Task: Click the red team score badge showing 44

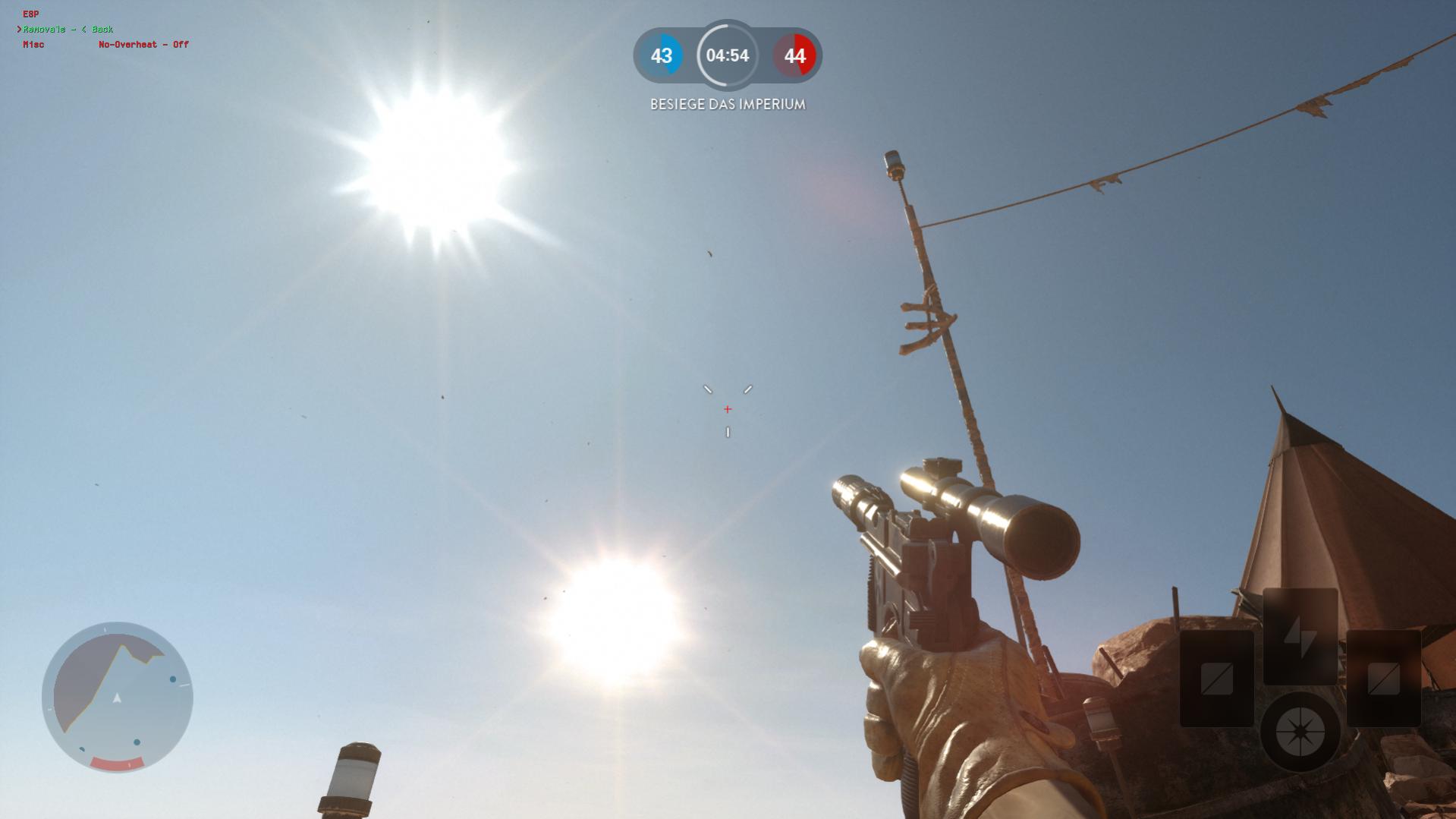Action: click(x=792, y=55)
